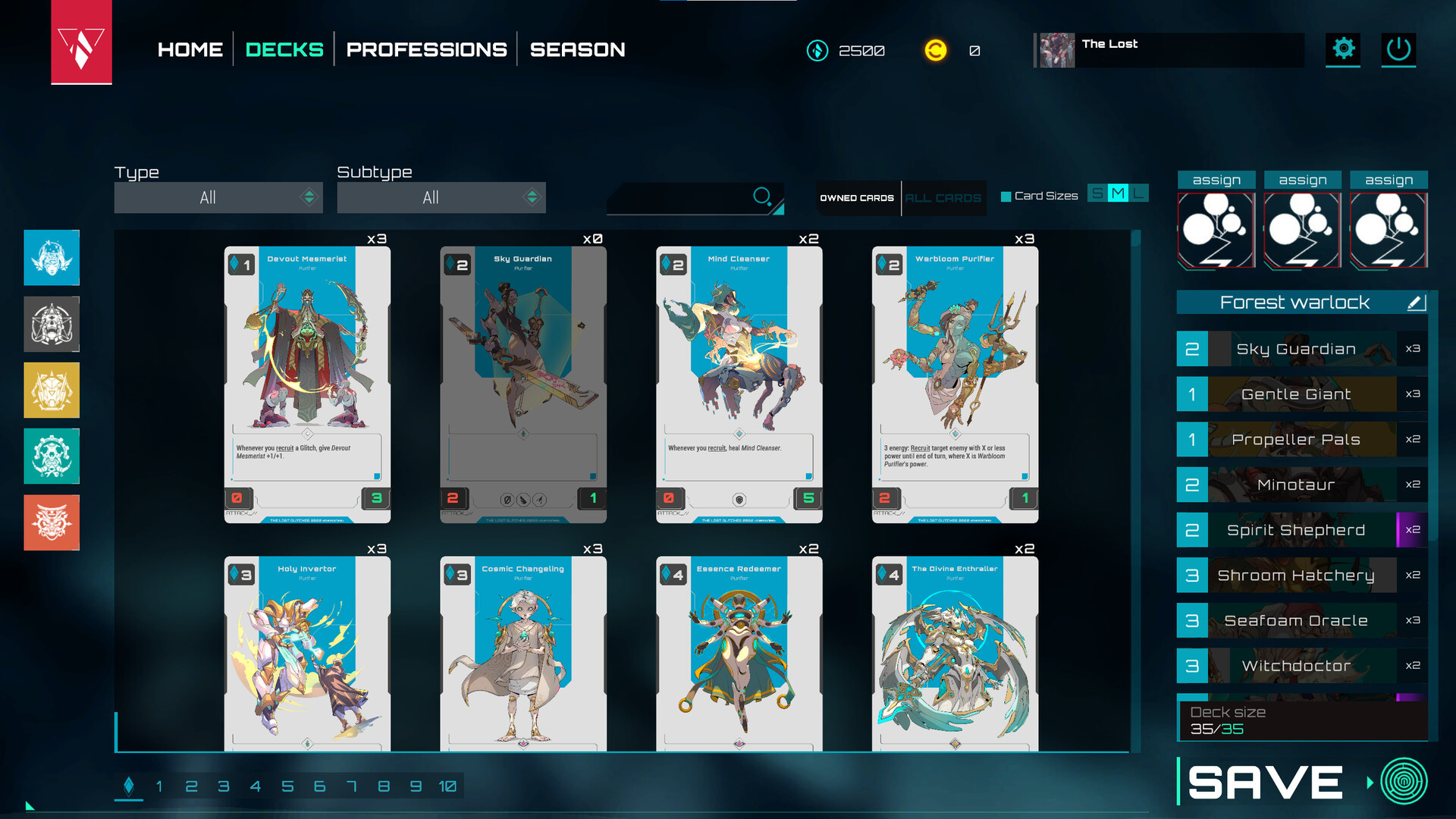Select the large L card size
This screenshot has height=819, width=1456.
pos(1138,193)
